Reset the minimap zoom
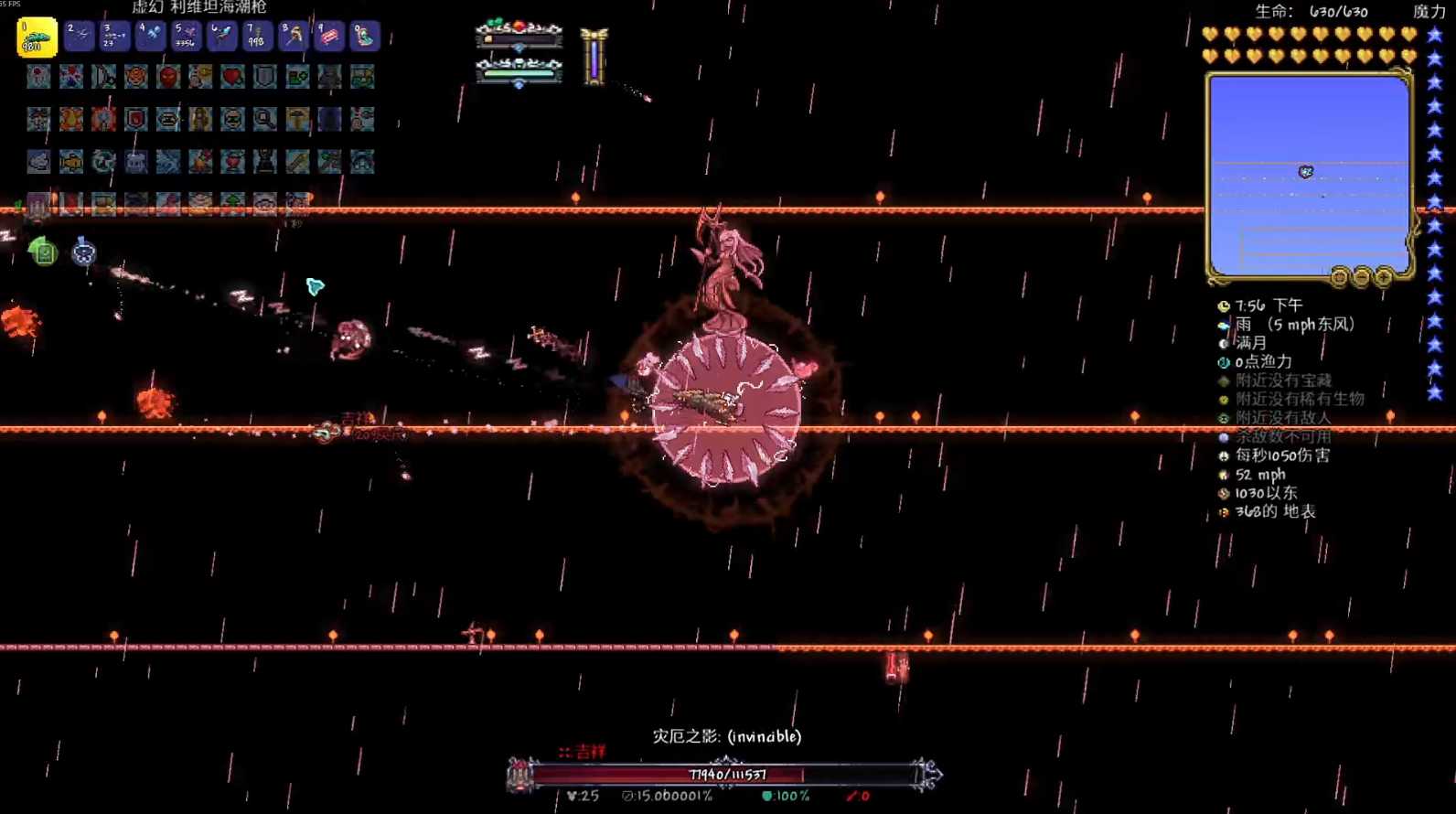This screenshot has height=814, width=1456. (x=1340, y=276)
